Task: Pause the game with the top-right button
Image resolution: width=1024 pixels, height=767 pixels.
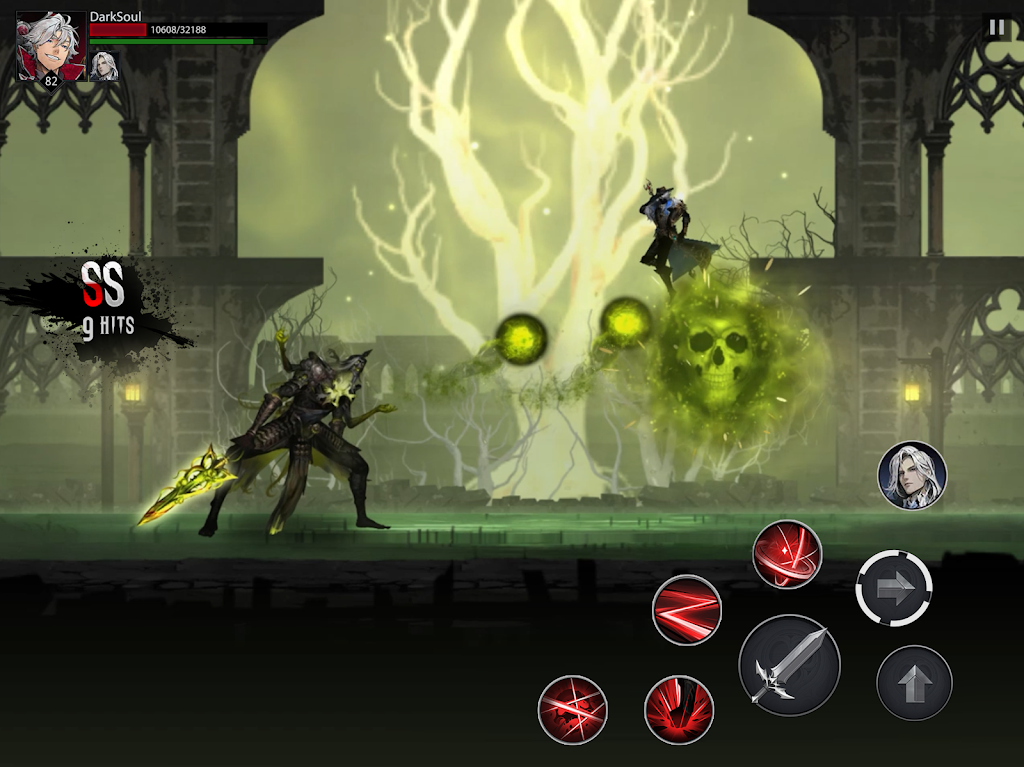Action: (x=996, y=27)
